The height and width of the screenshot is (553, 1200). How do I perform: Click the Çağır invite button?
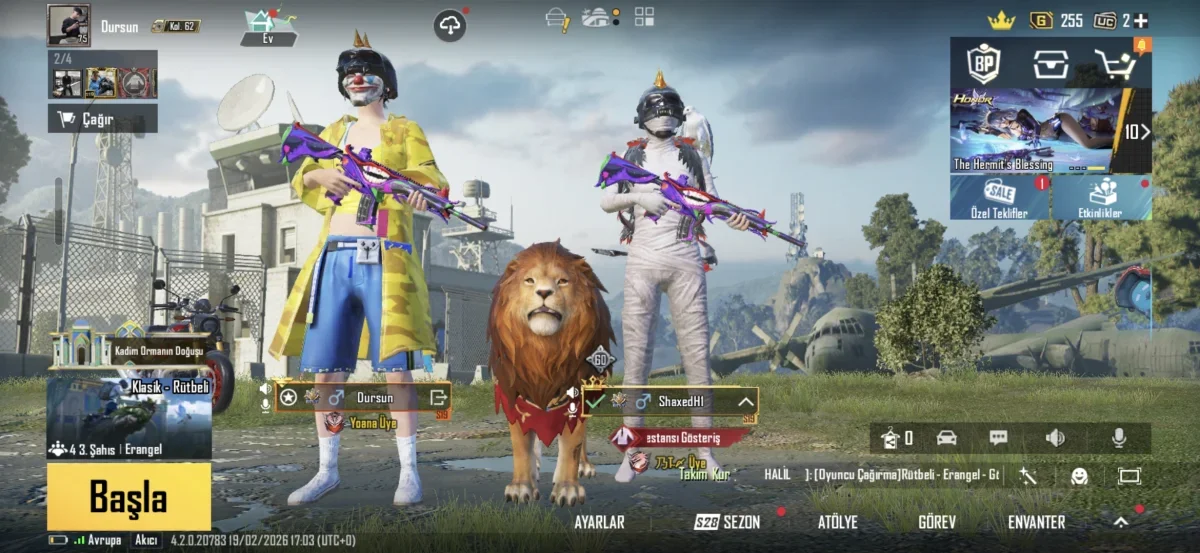pos(102,119)
